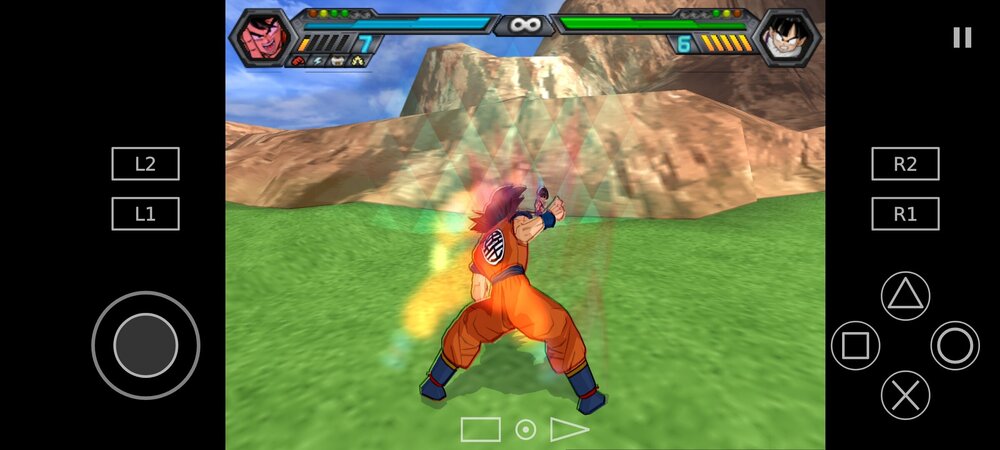Pause the emulator with the pause icon
Screen dimensions: 1000x450
point(962,38)
